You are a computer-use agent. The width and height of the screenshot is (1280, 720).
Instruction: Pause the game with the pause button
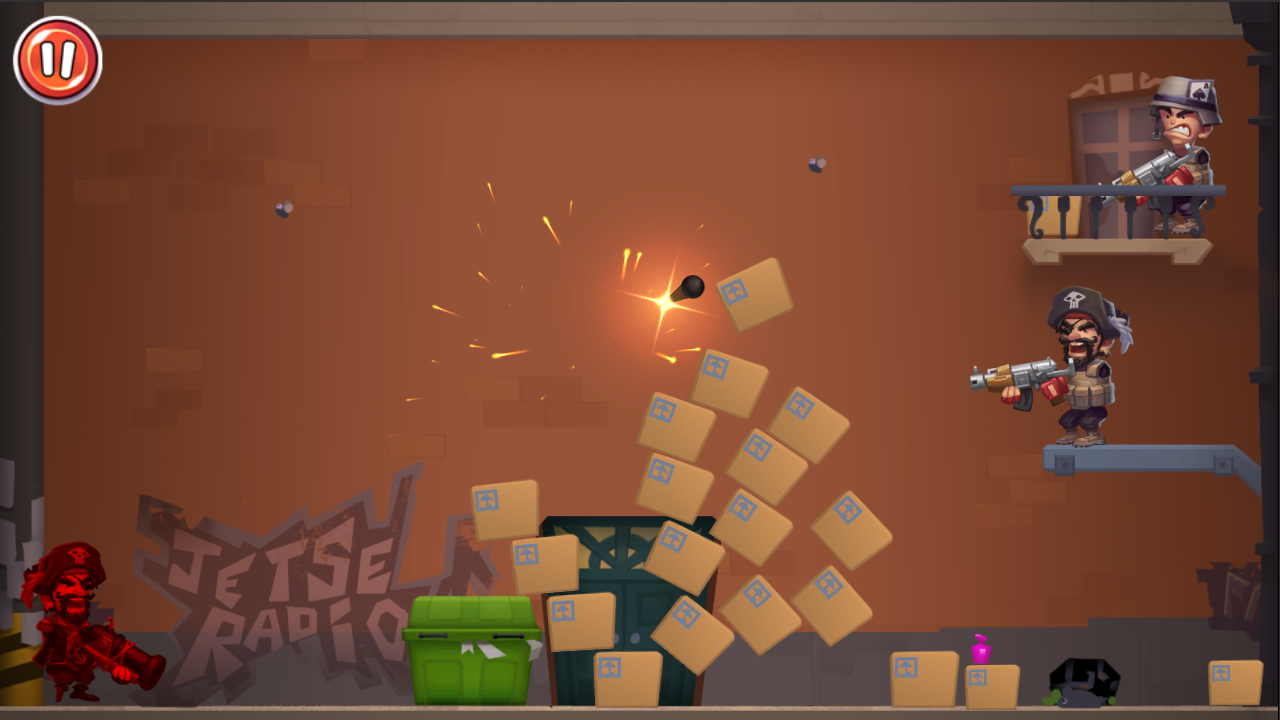click(57, 58)
